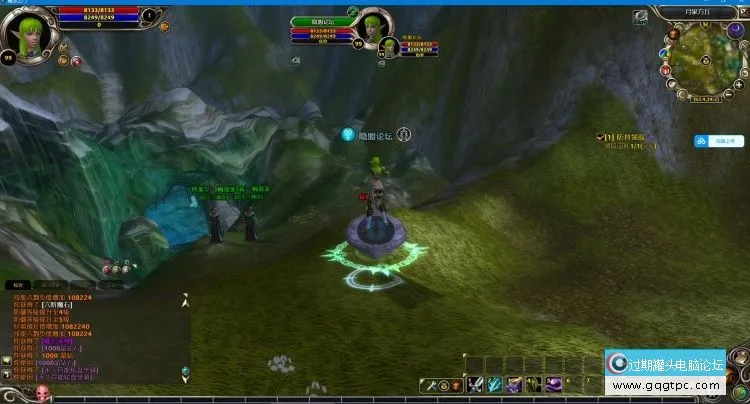Use the purple orb item on hotbar
The image size is (750, 404).
point(553,385)
